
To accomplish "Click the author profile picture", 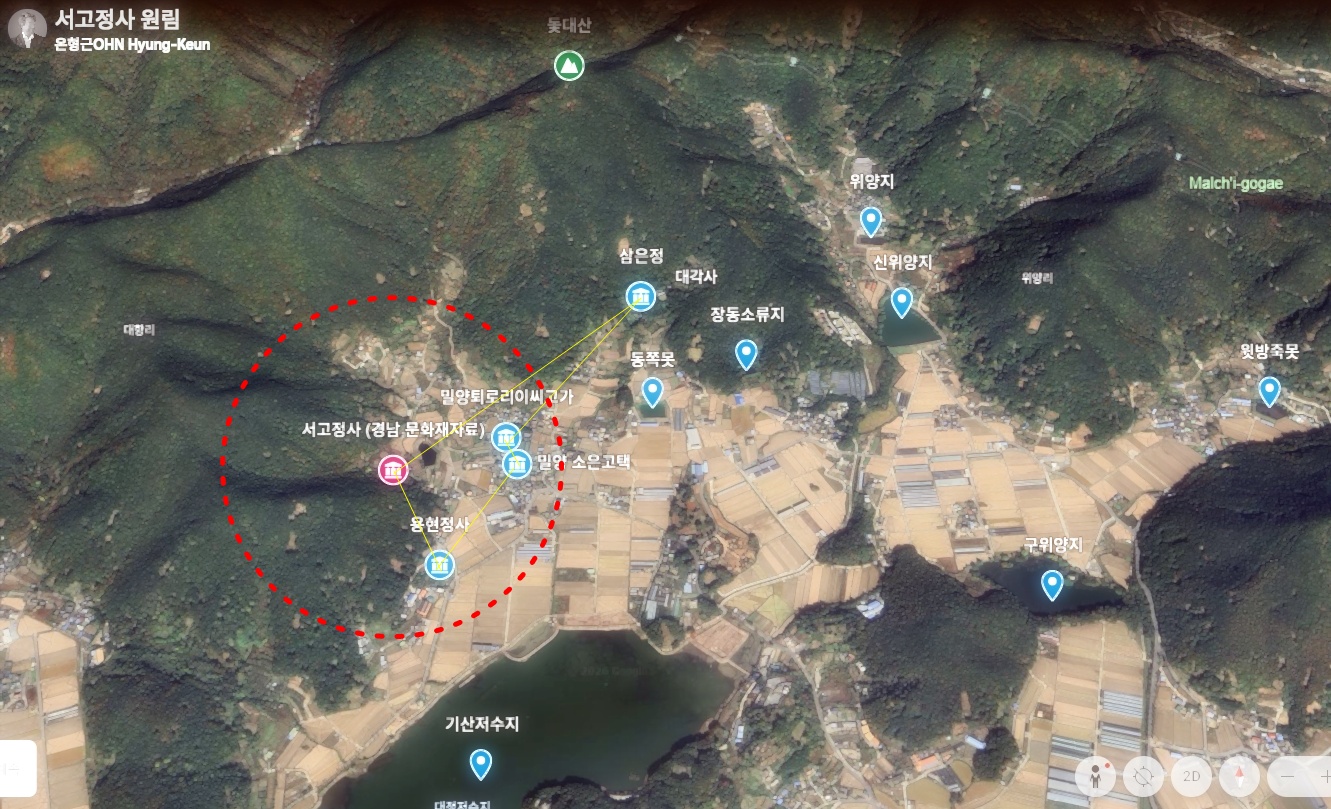I will 26,28.
